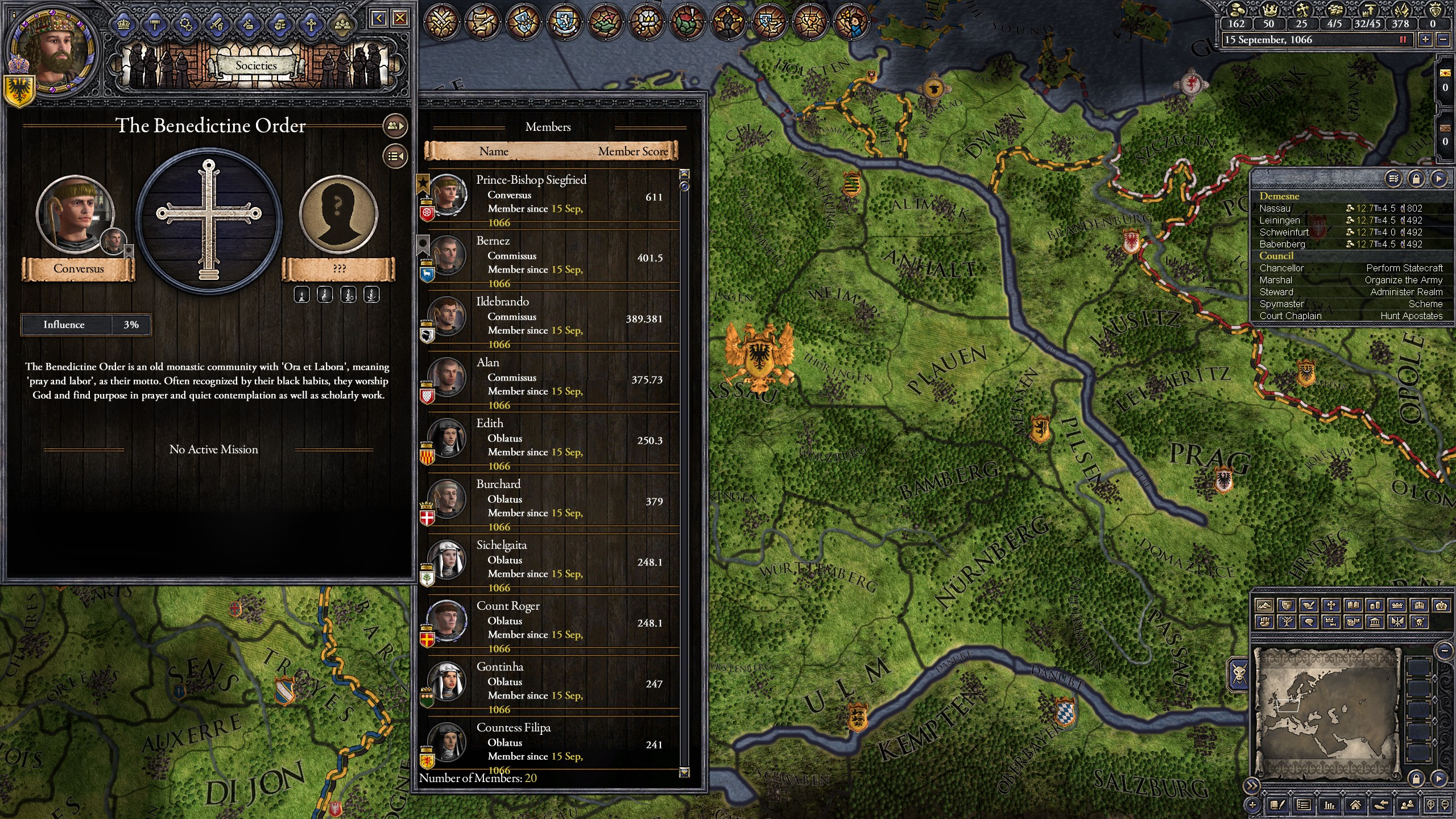Click the crossed-swords stained glass alert icon
Screen dimensions: 1456x819
click(442, 20)
